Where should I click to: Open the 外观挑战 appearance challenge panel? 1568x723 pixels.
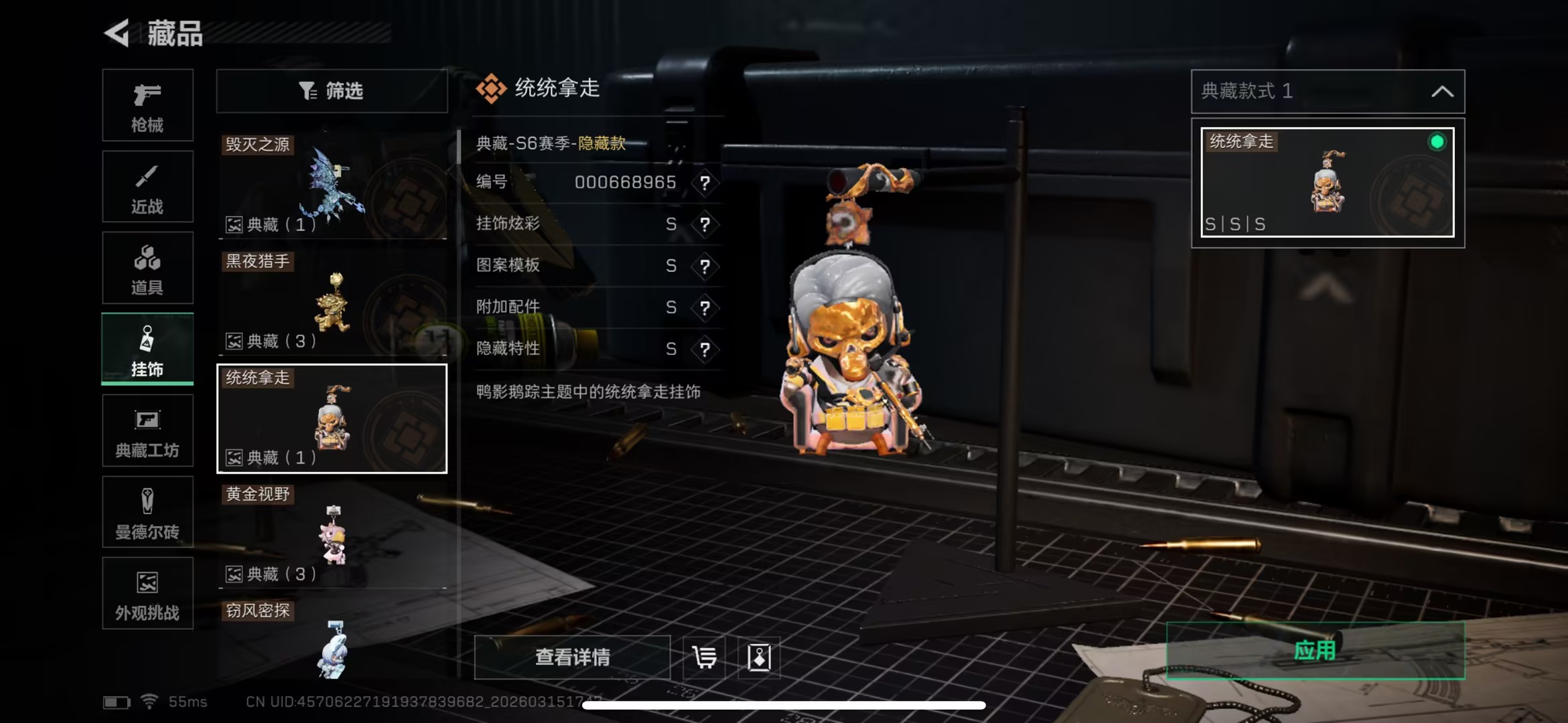[x=147, y=593]
